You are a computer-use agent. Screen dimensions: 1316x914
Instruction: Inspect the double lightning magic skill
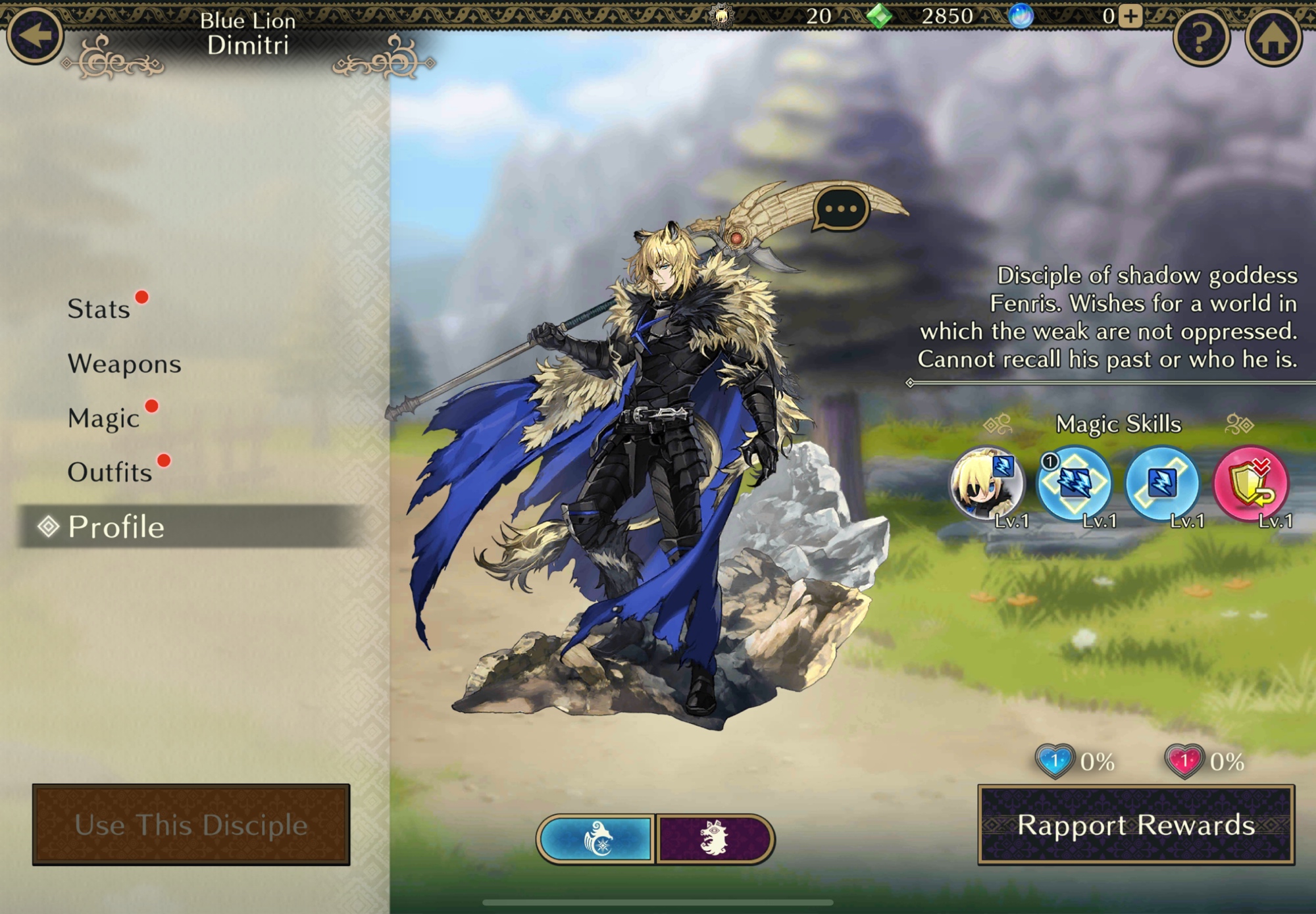(1074, 484)
